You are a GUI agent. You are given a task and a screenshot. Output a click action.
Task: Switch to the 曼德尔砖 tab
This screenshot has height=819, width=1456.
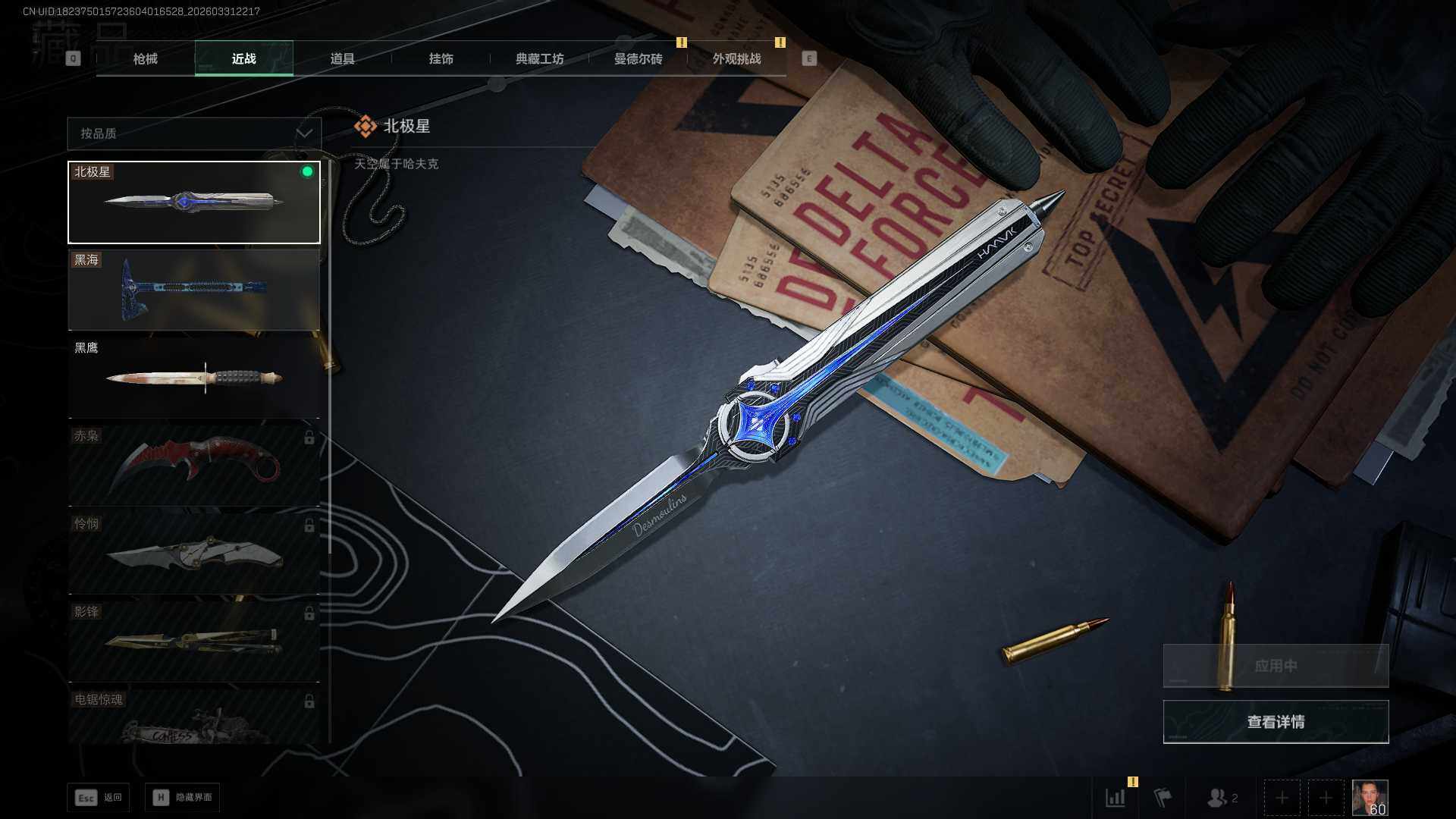638,59
